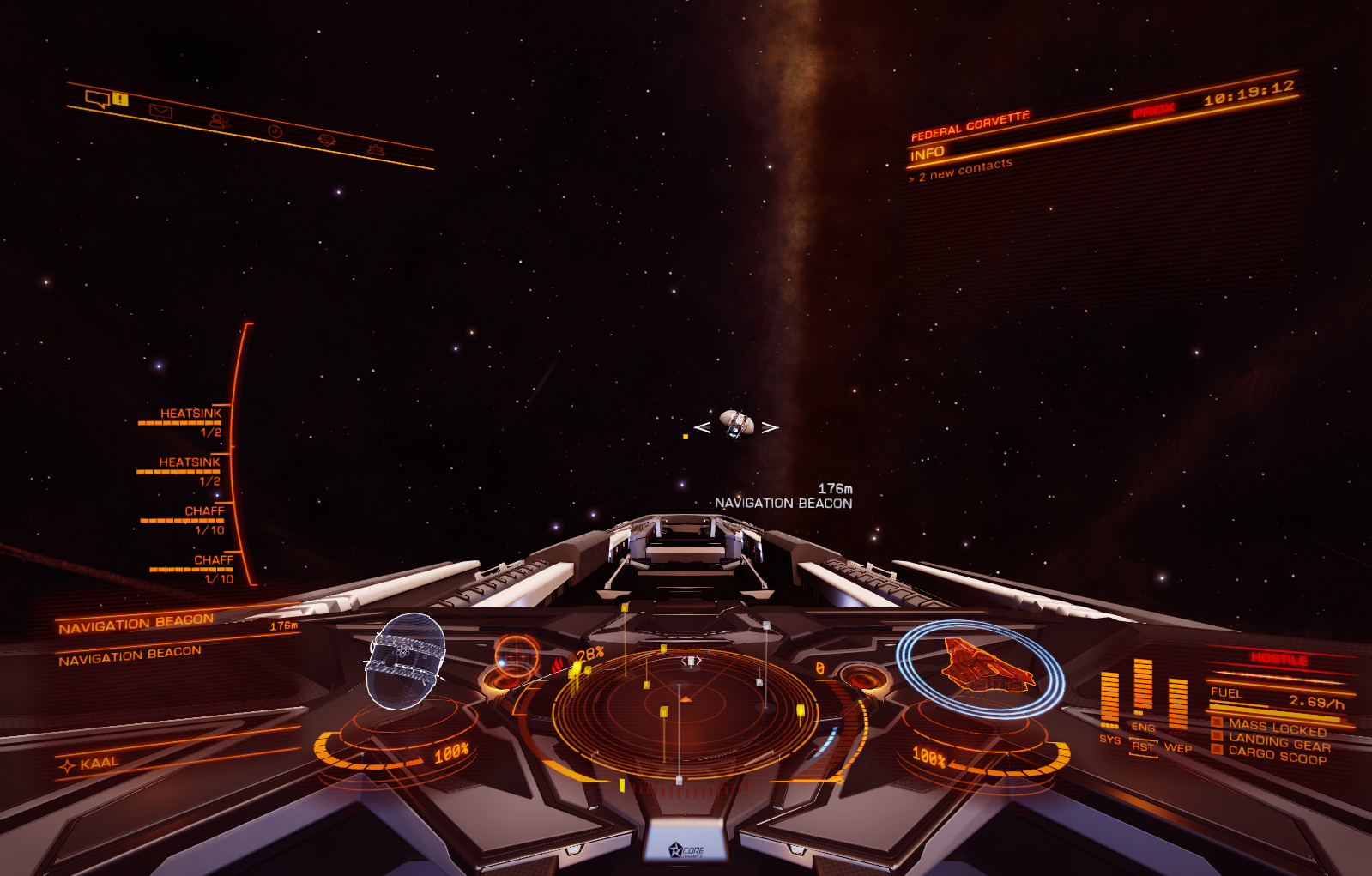Open the inbox envelope tab
1372x876 pixels.
pyautogui.click(x=160, y=111)
